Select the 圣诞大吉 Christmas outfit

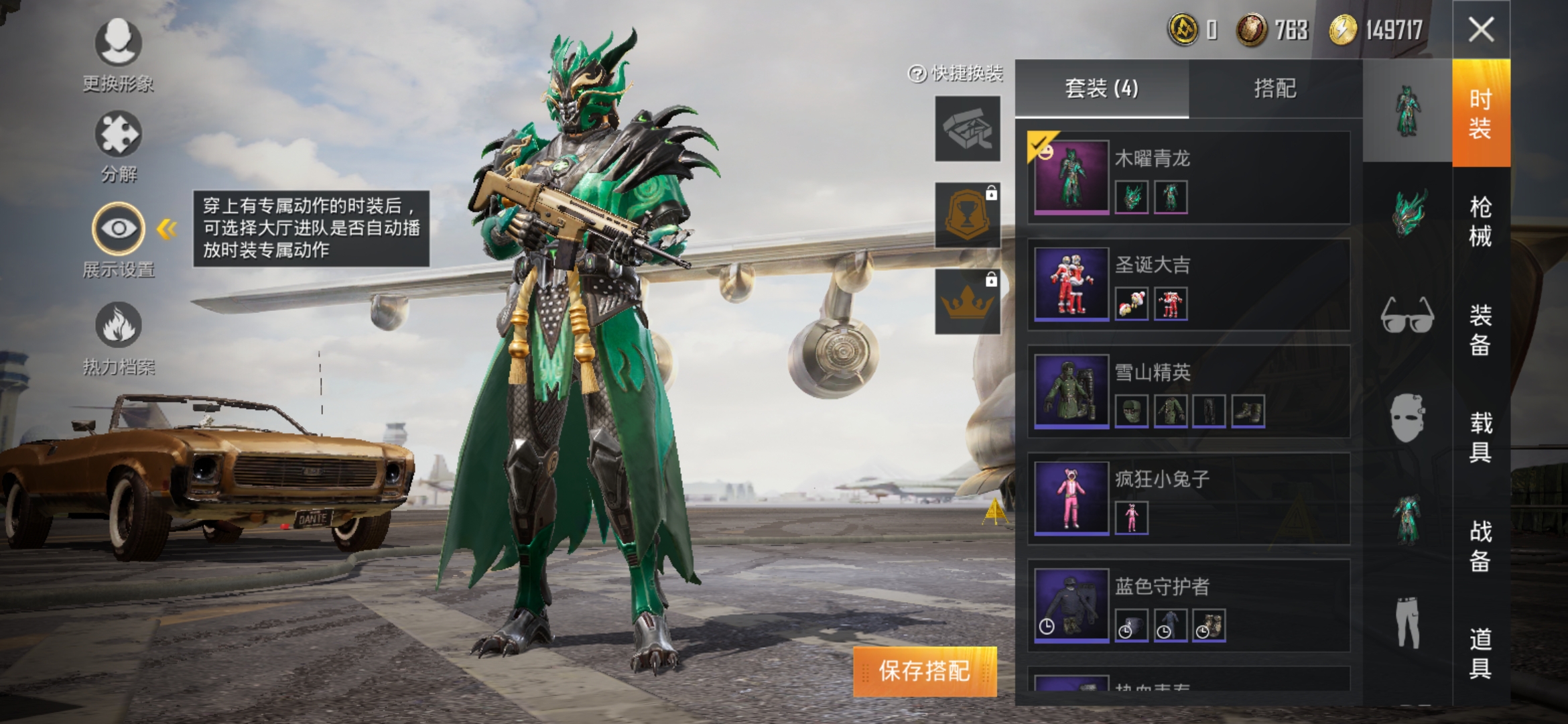1189,285
